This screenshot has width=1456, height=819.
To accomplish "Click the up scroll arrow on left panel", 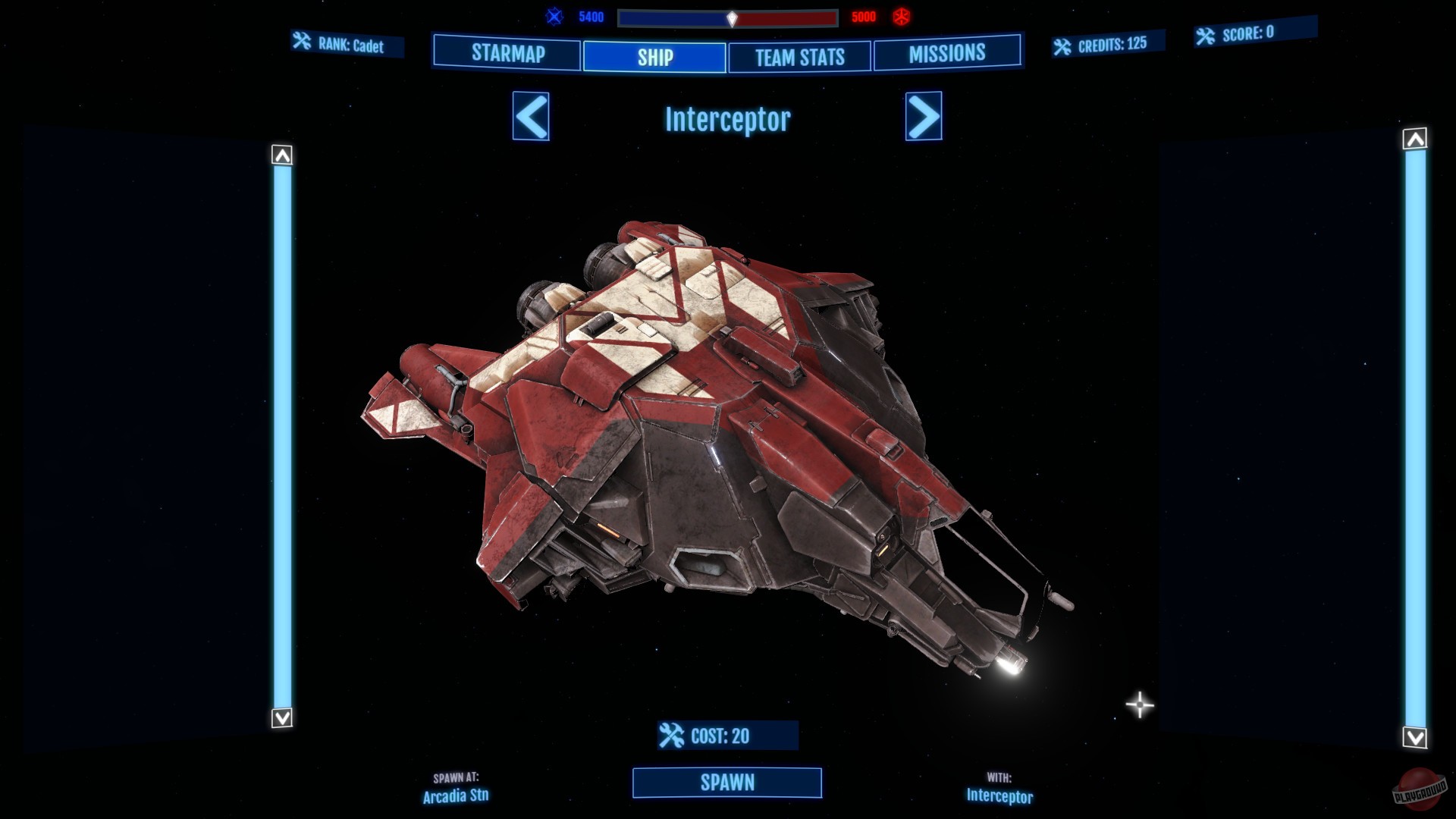I will (x=281, y=155).
